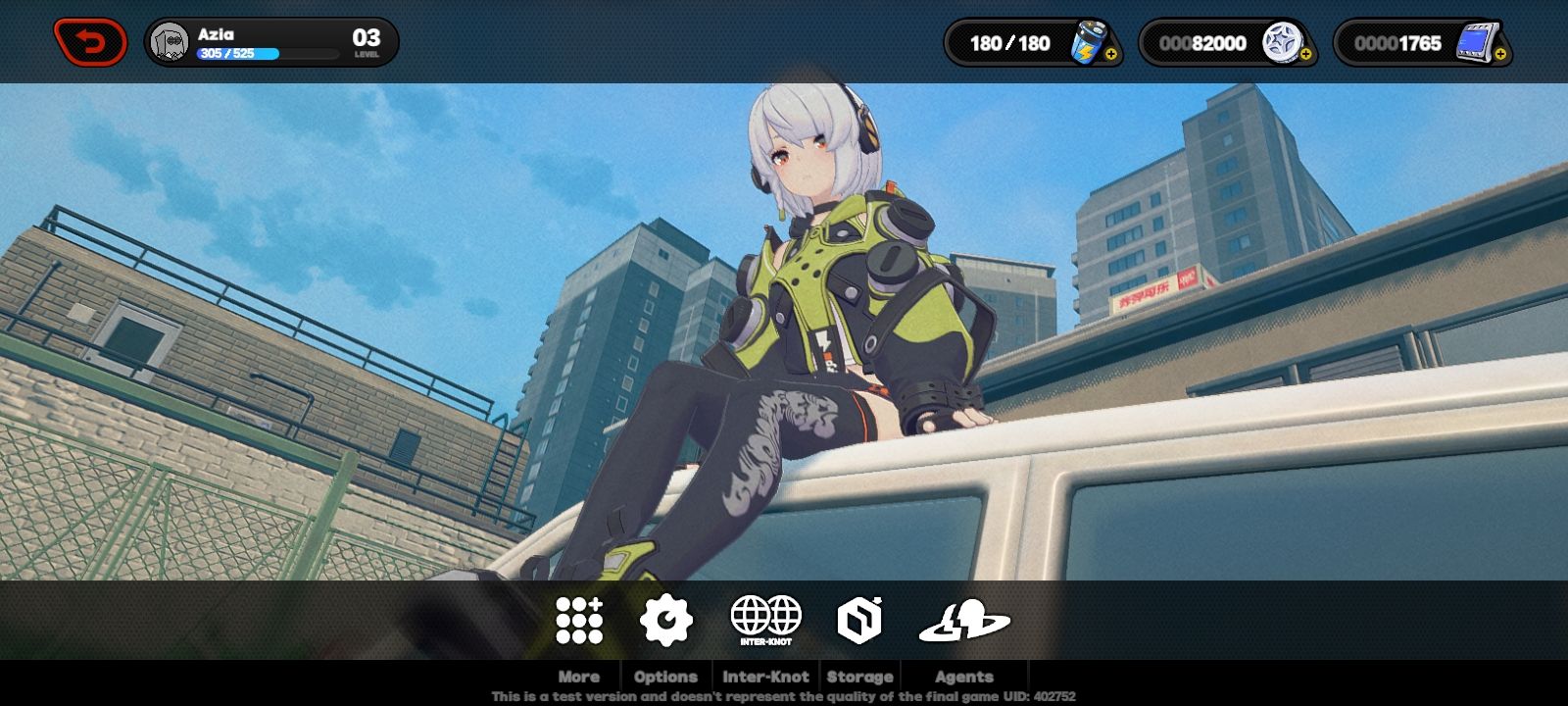
Task: Select the Storage label
Action: click(858, 677)
